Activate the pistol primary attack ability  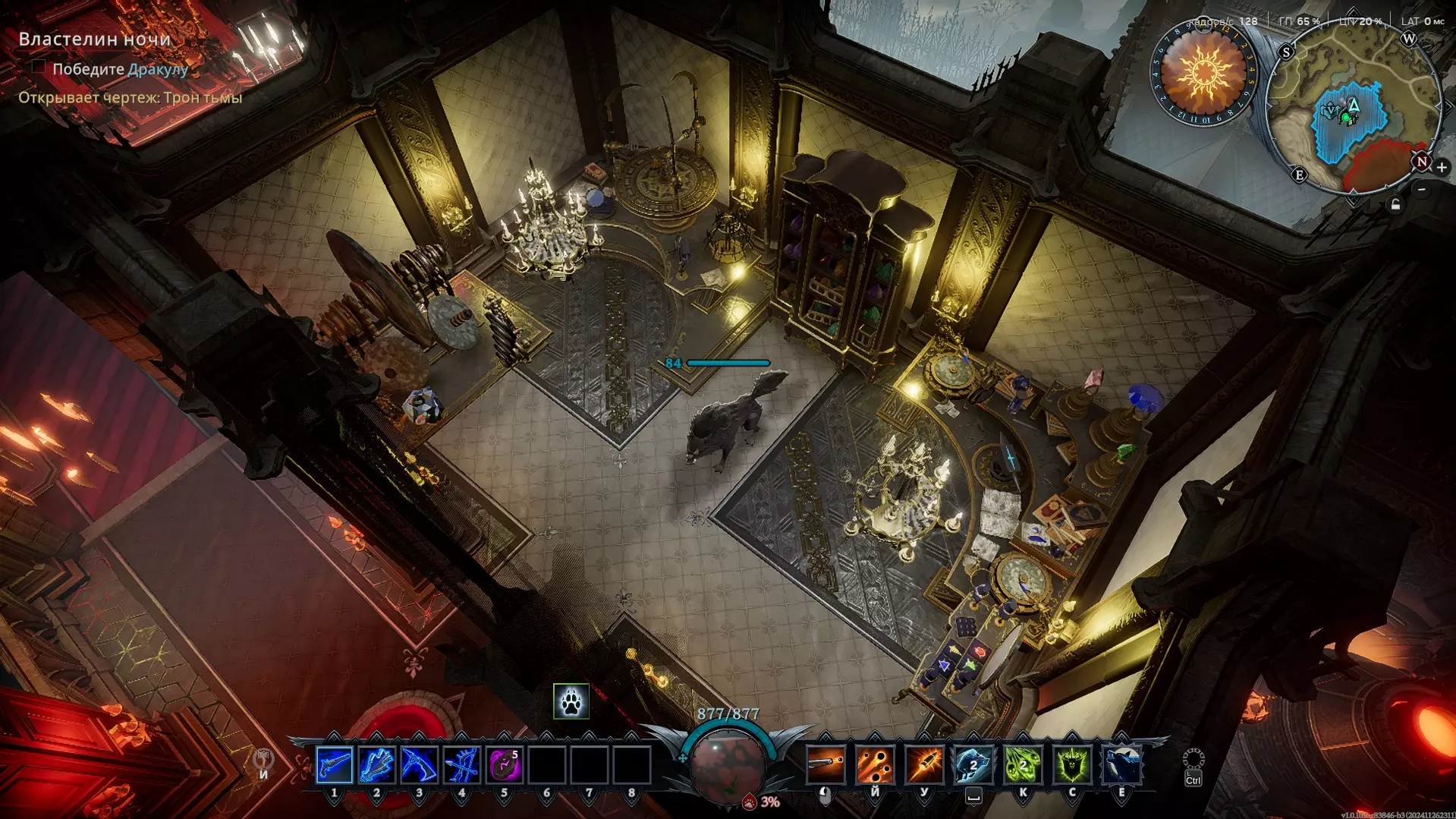tap(825, 764)
